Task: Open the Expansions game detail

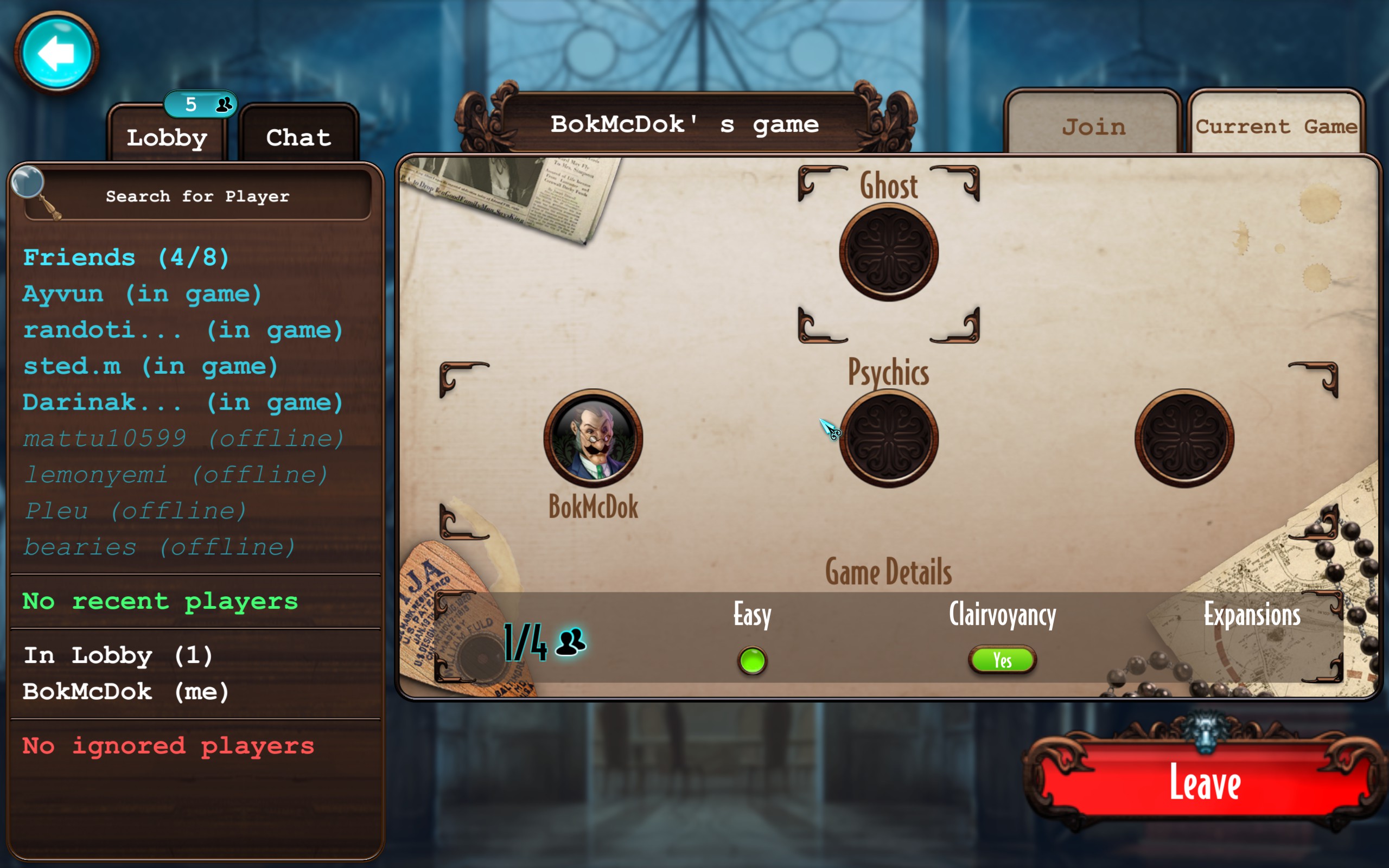Action: click(x=1252, y=615)
